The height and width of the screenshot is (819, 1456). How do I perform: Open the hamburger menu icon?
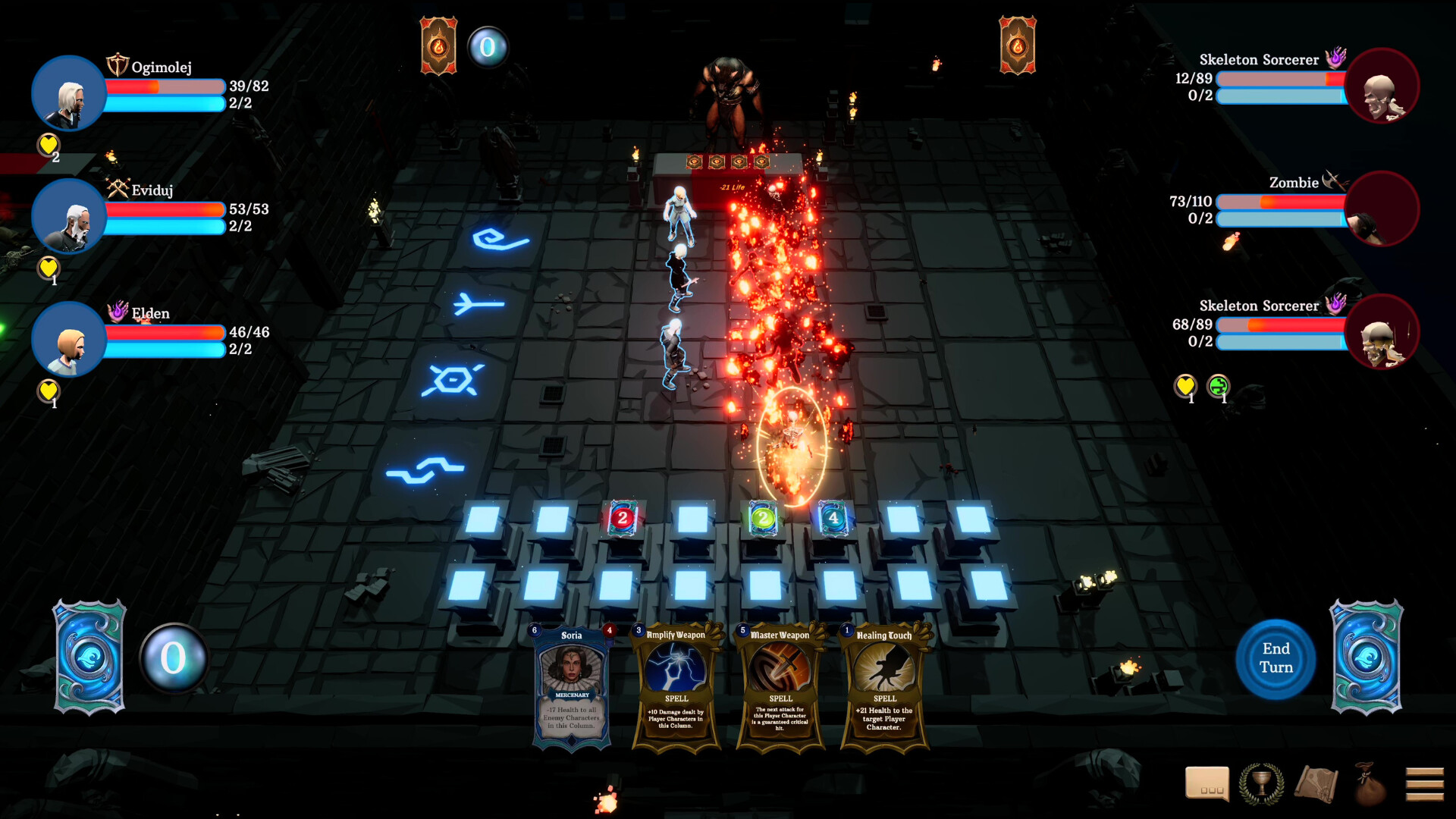point(1424,784)
